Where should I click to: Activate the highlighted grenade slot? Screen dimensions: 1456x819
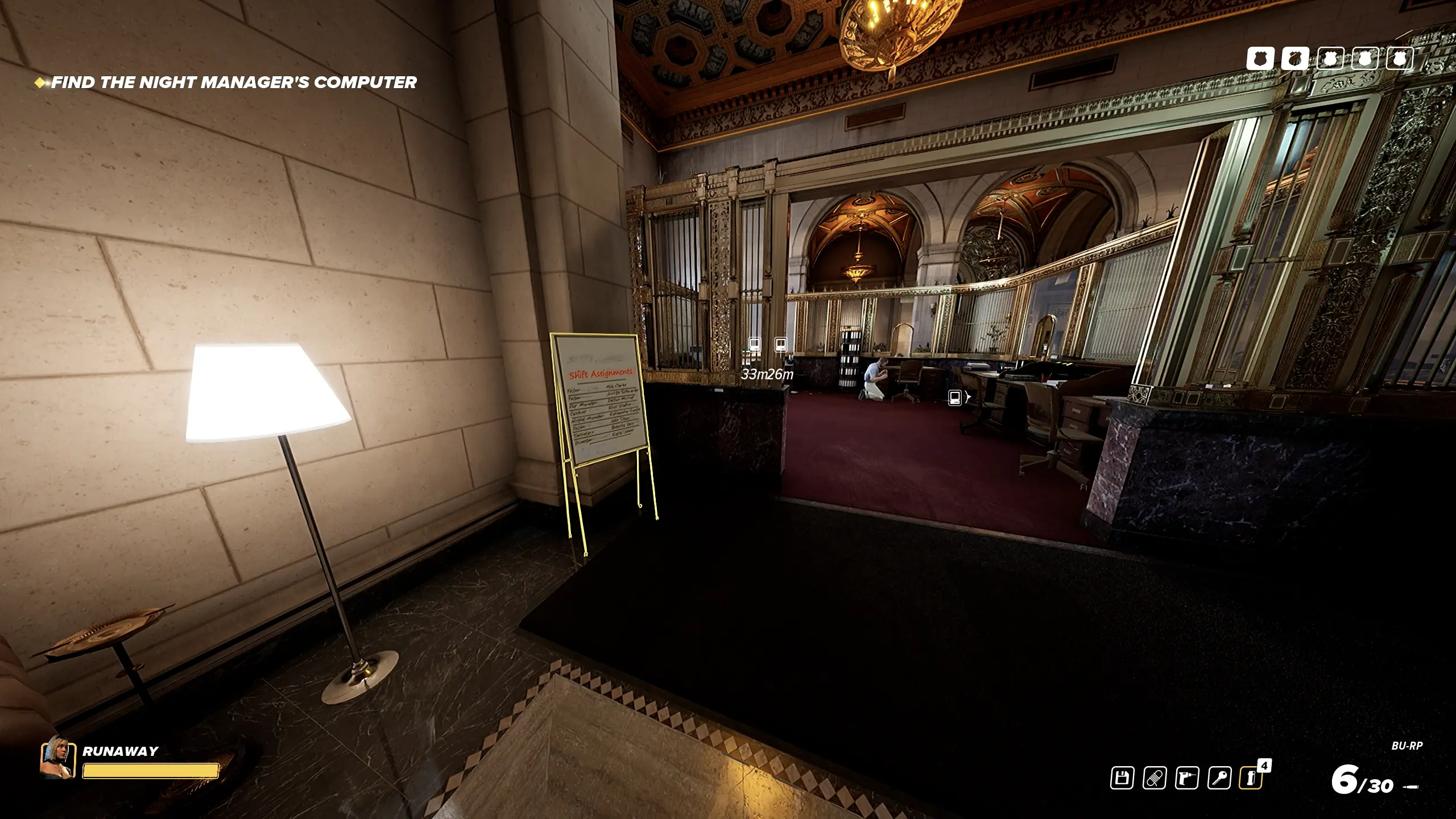[x=1251, y=778]
